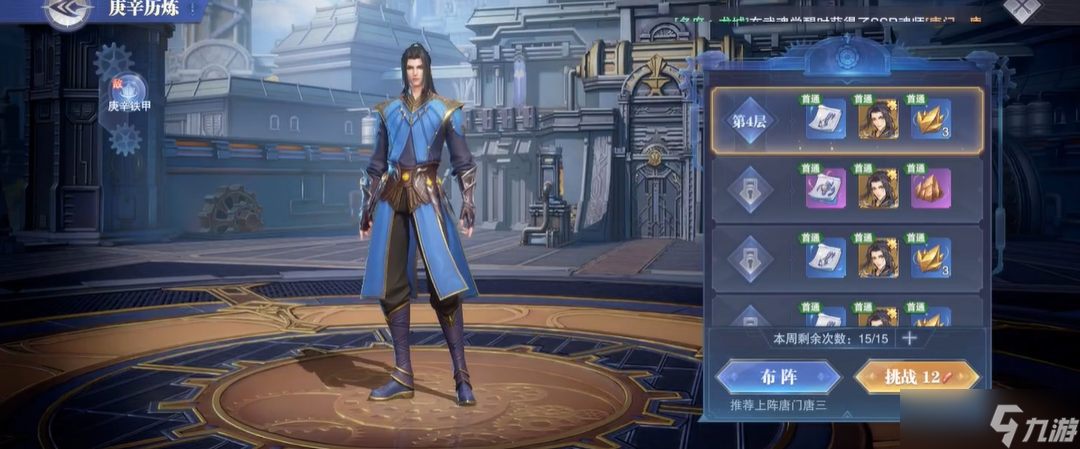Add more weekly attempts with the plus button

point(909,337)
